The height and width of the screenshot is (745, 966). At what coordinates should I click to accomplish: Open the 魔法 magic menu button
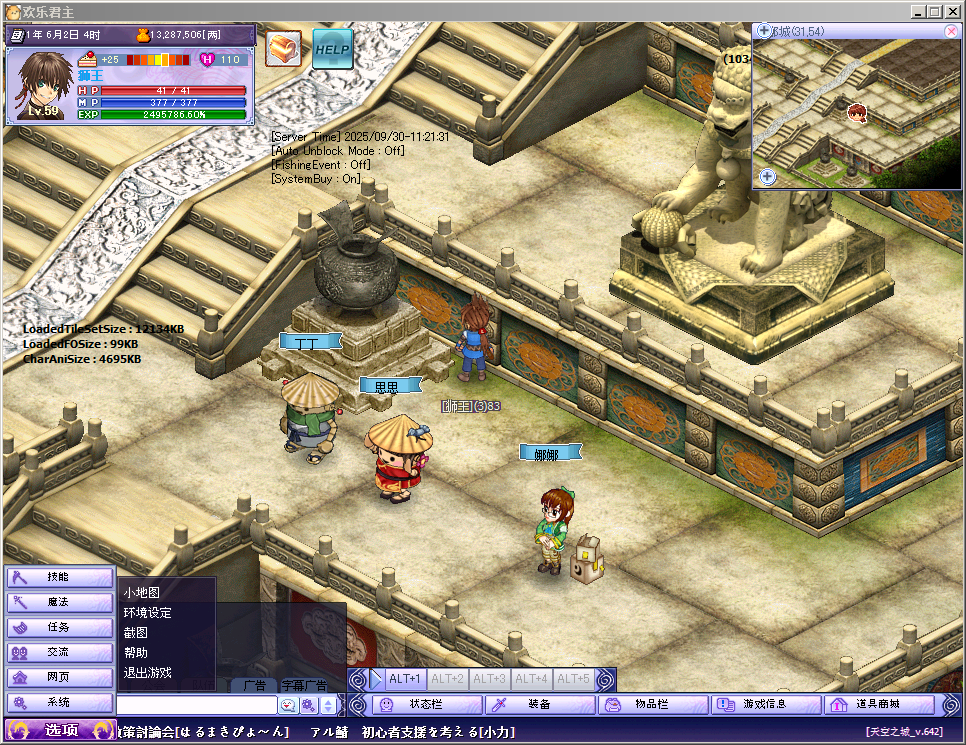coord(59,602)
